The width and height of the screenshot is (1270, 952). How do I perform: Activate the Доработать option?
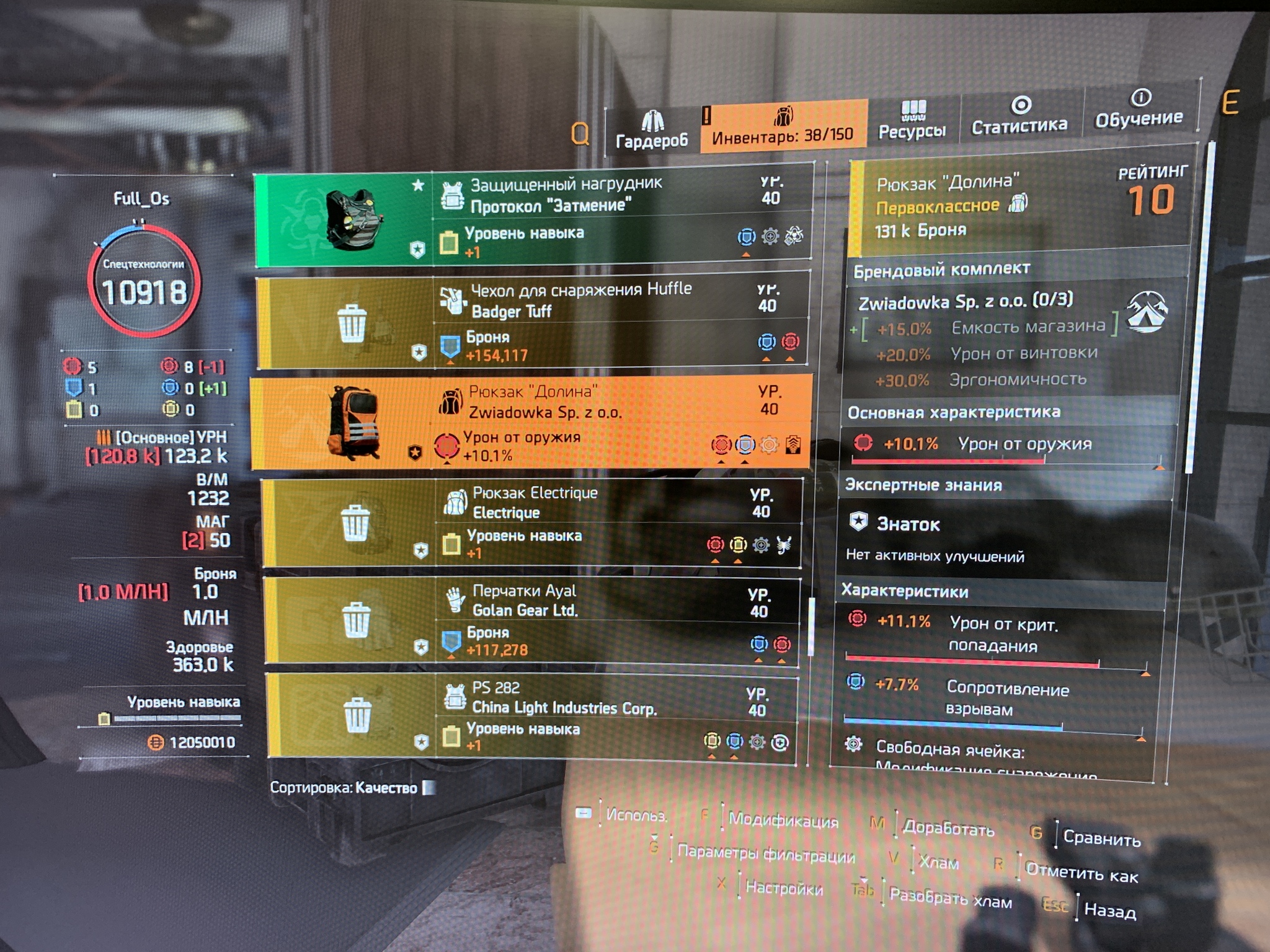pyautogui.click(x=948, y=829)
